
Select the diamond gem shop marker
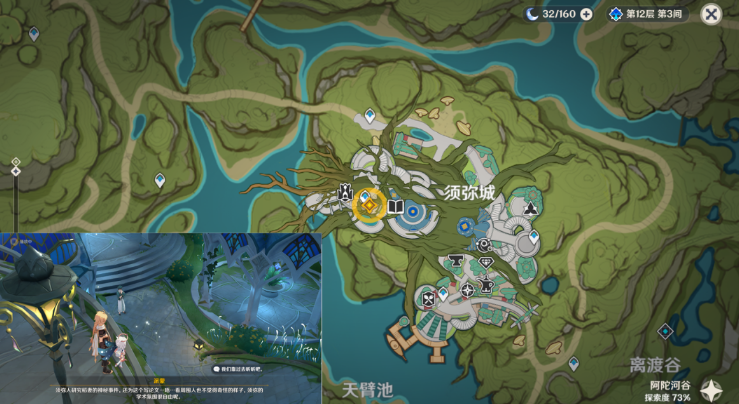tap(487, 264)
